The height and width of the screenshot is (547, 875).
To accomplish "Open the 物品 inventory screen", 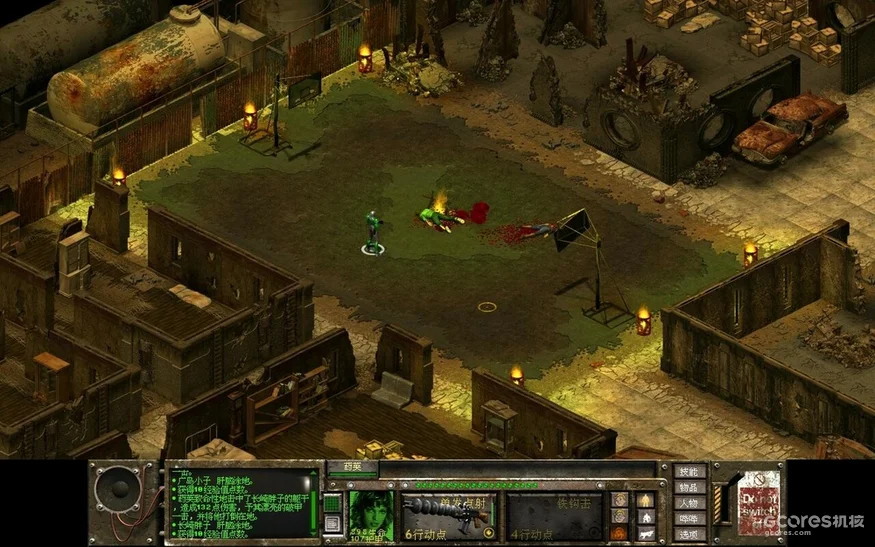I will pyautogui.click(x=690, y=487).
